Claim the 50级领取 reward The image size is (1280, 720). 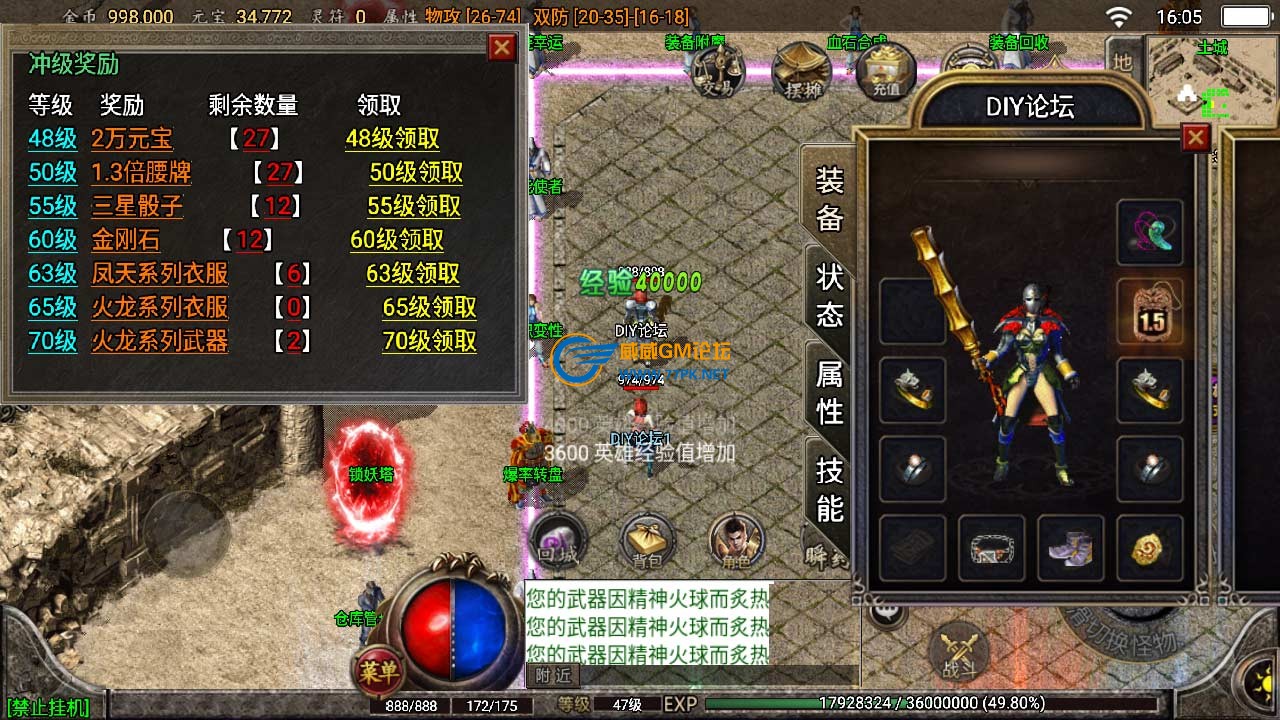[416, 172]
